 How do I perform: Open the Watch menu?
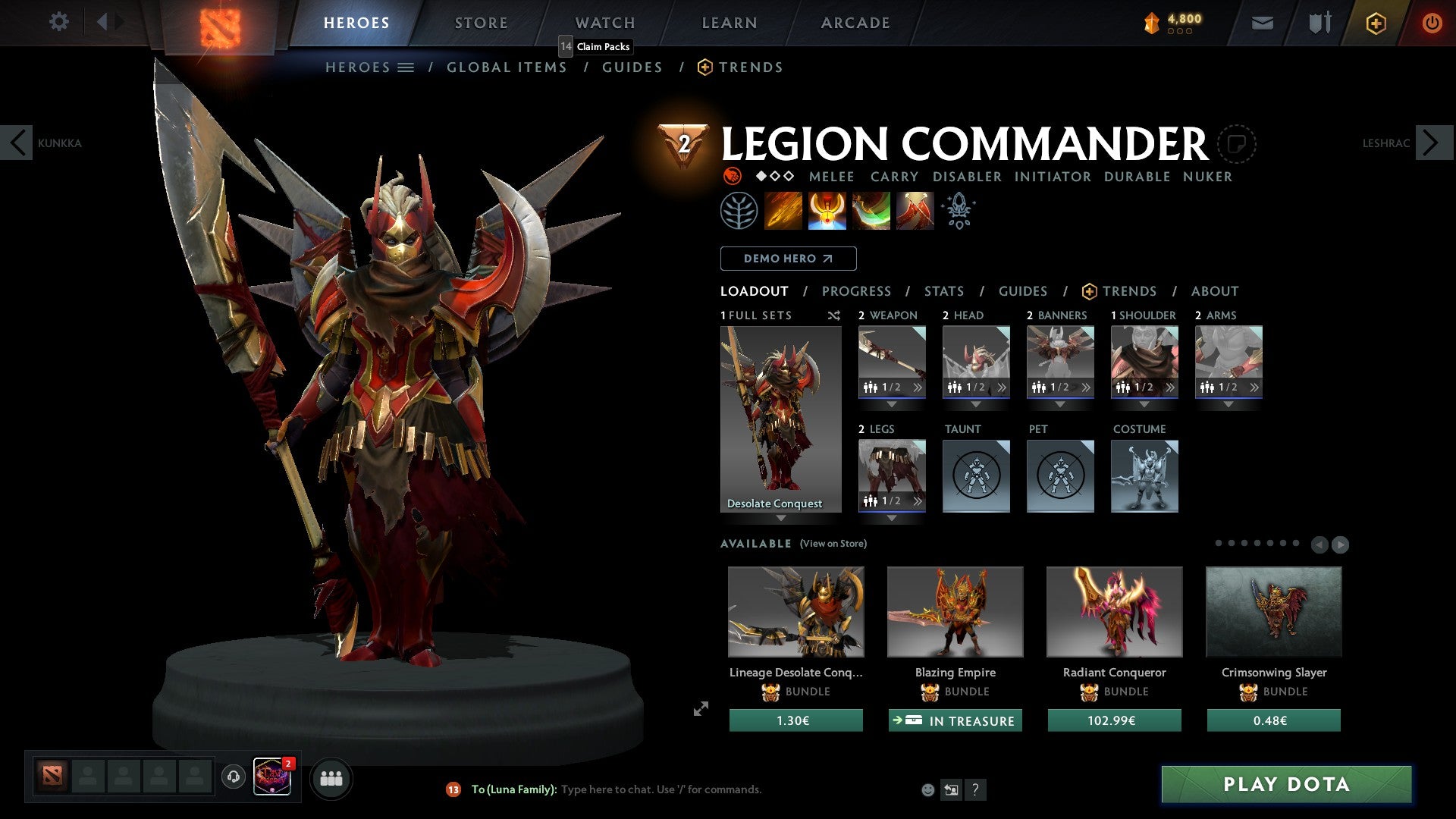(604, 22)
